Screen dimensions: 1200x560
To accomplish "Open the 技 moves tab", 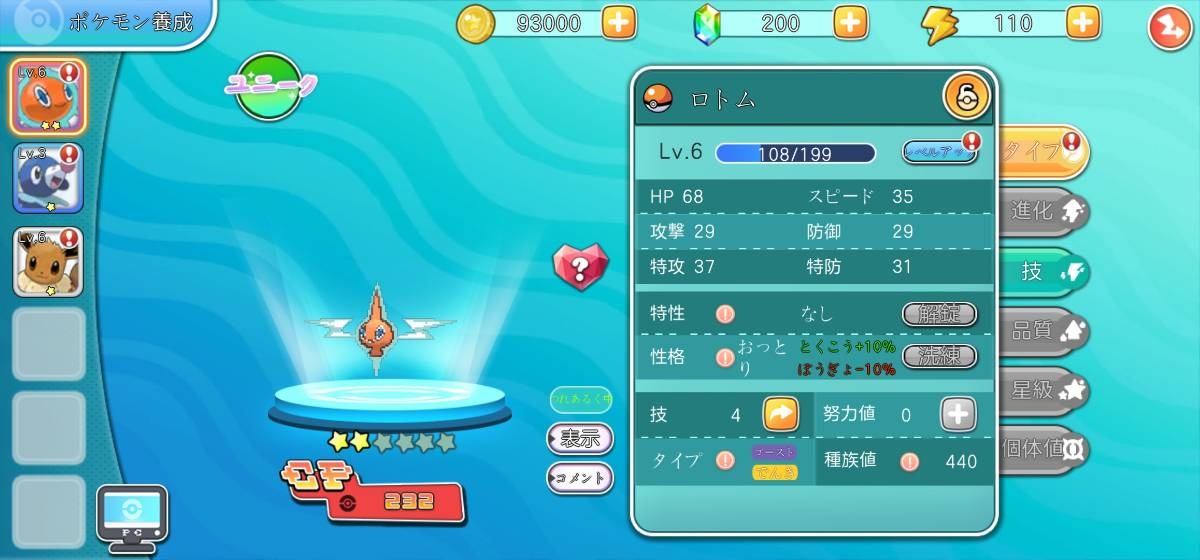I will click(1045, 272).
